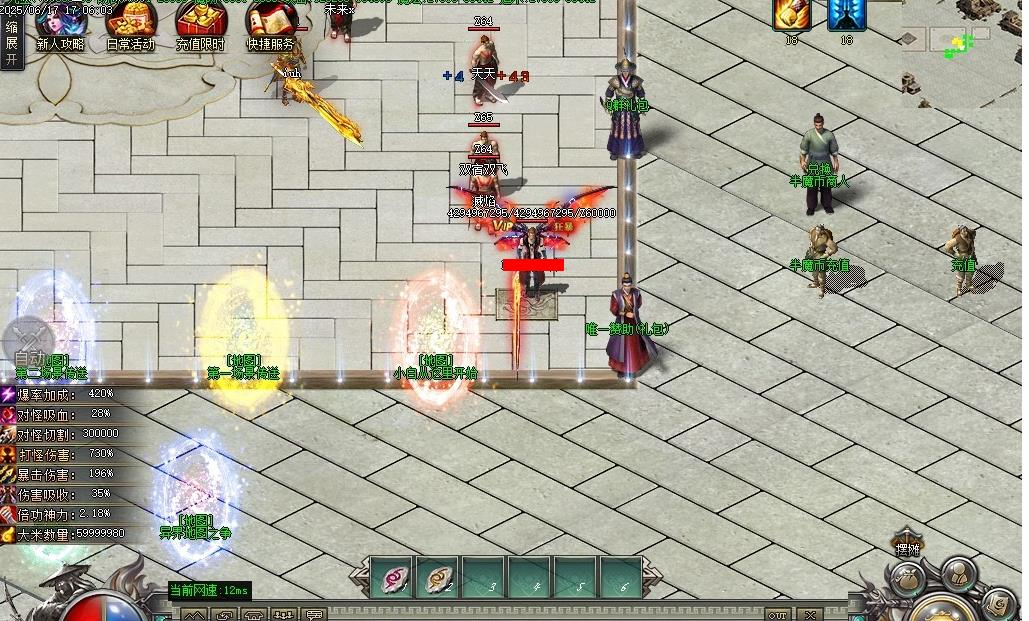
Task: Open the 快捷服务 quick services scroll
Action: 271,26
